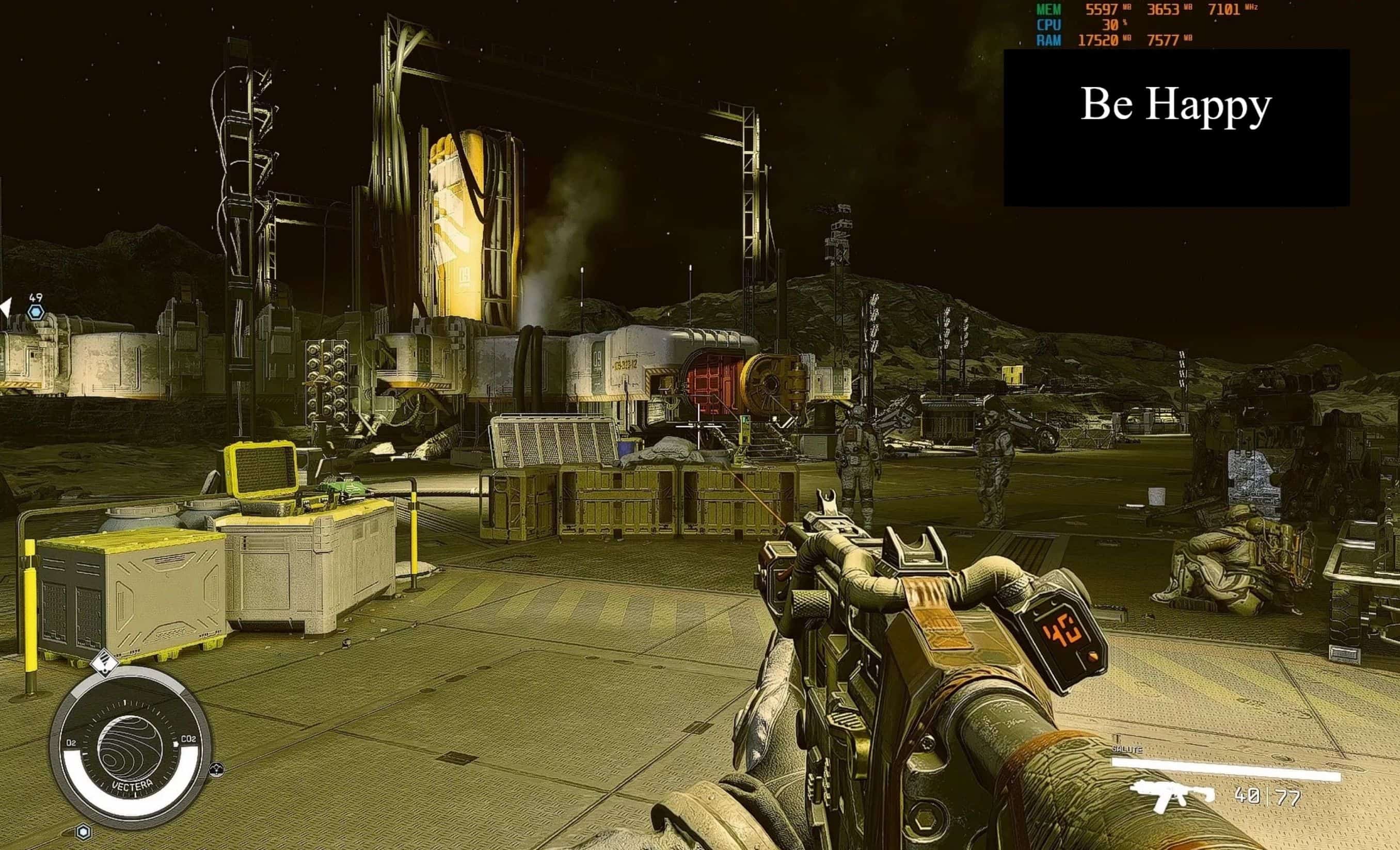Viewport: 1400px width, 850px height.
Task: Select the equipped rifle weapon icon
Action: tap(1170, 795)
